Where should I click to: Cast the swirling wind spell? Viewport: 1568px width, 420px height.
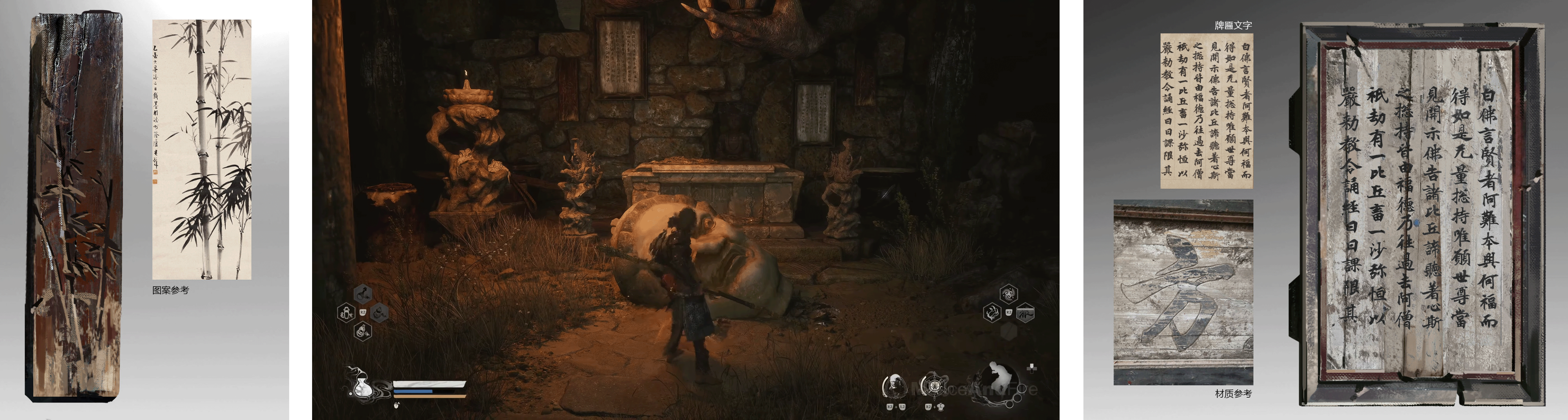tap(1009, 294)
